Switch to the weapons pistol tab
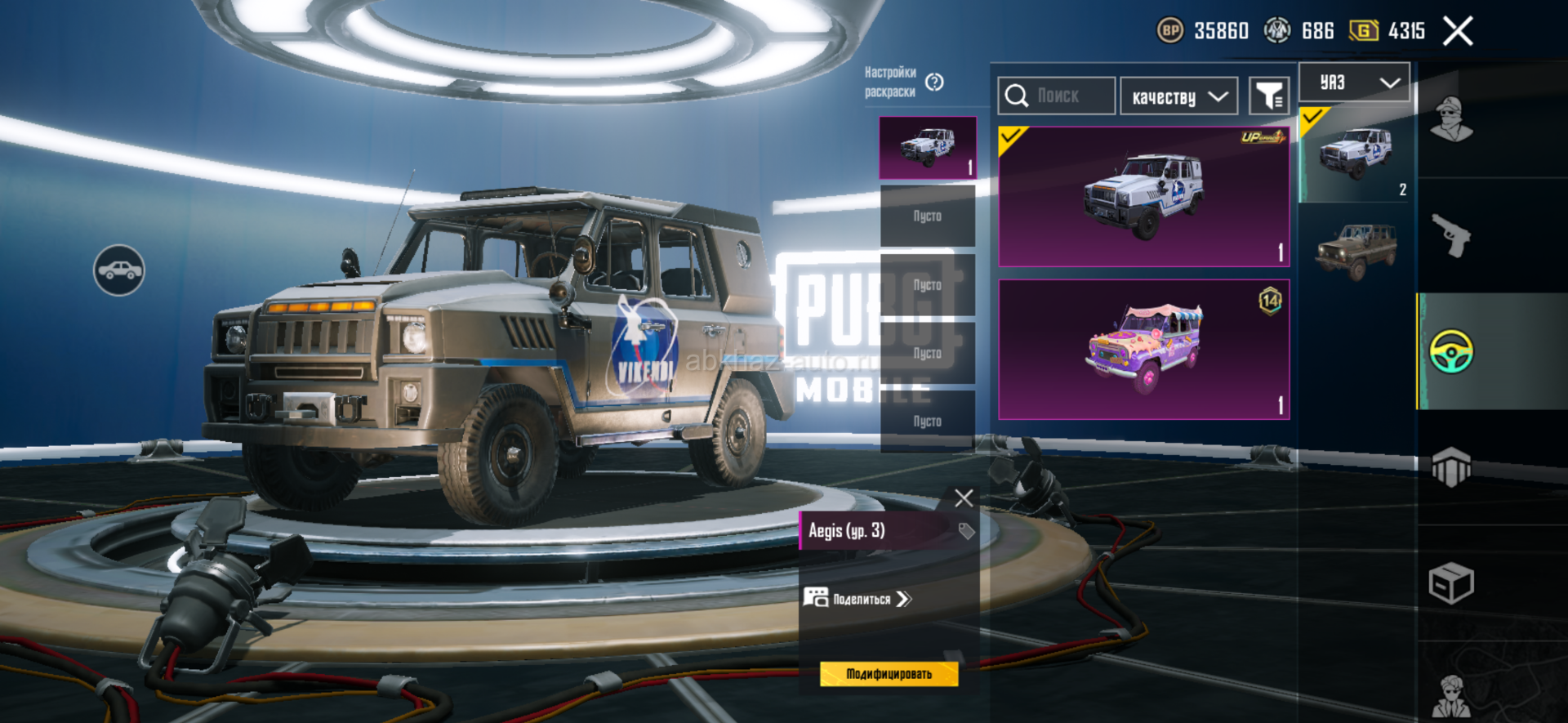 tap(1451, 236)
